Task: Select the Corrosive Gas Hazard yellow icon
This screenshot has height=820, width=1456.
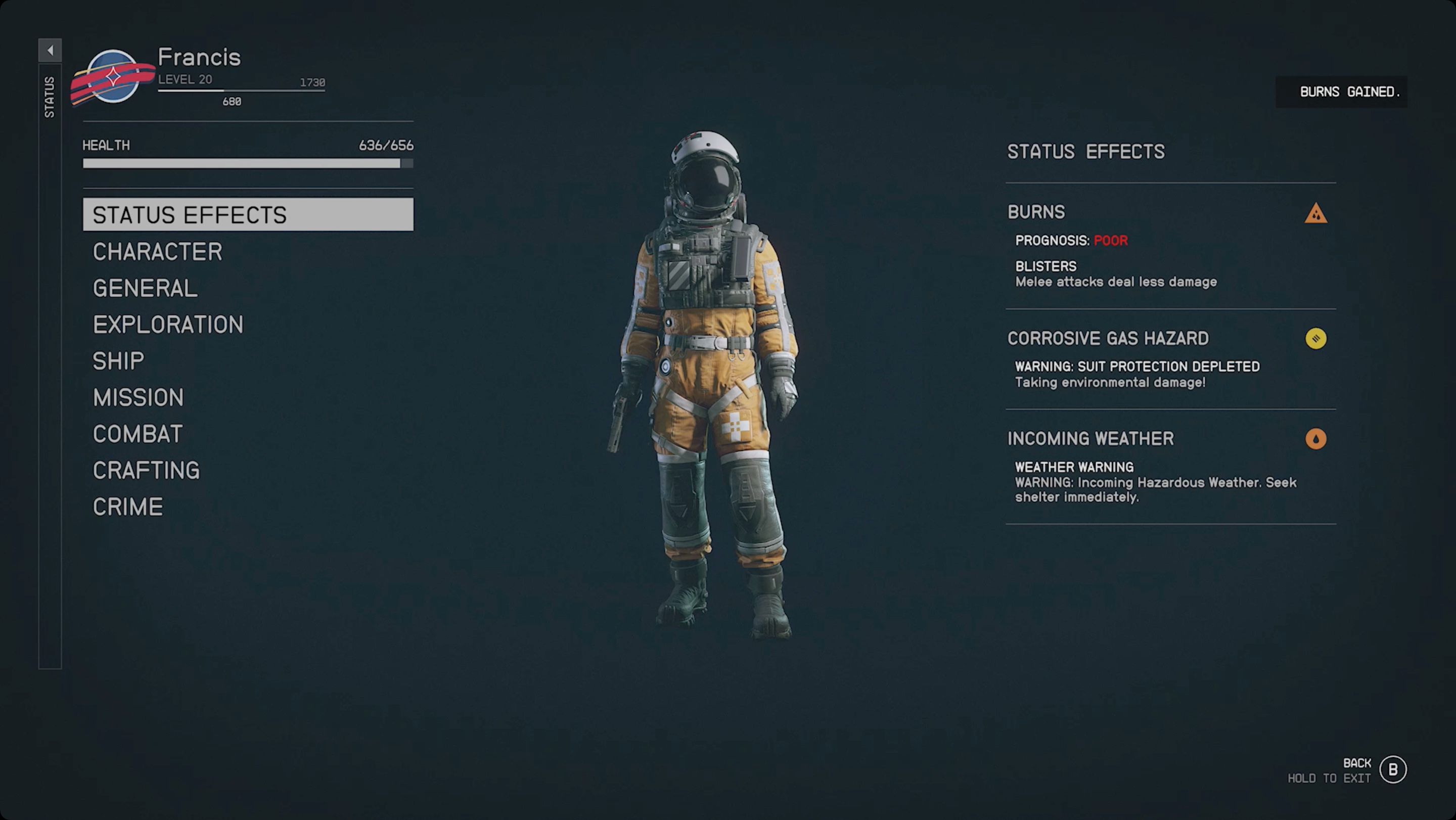Action: click(1315, 338)
